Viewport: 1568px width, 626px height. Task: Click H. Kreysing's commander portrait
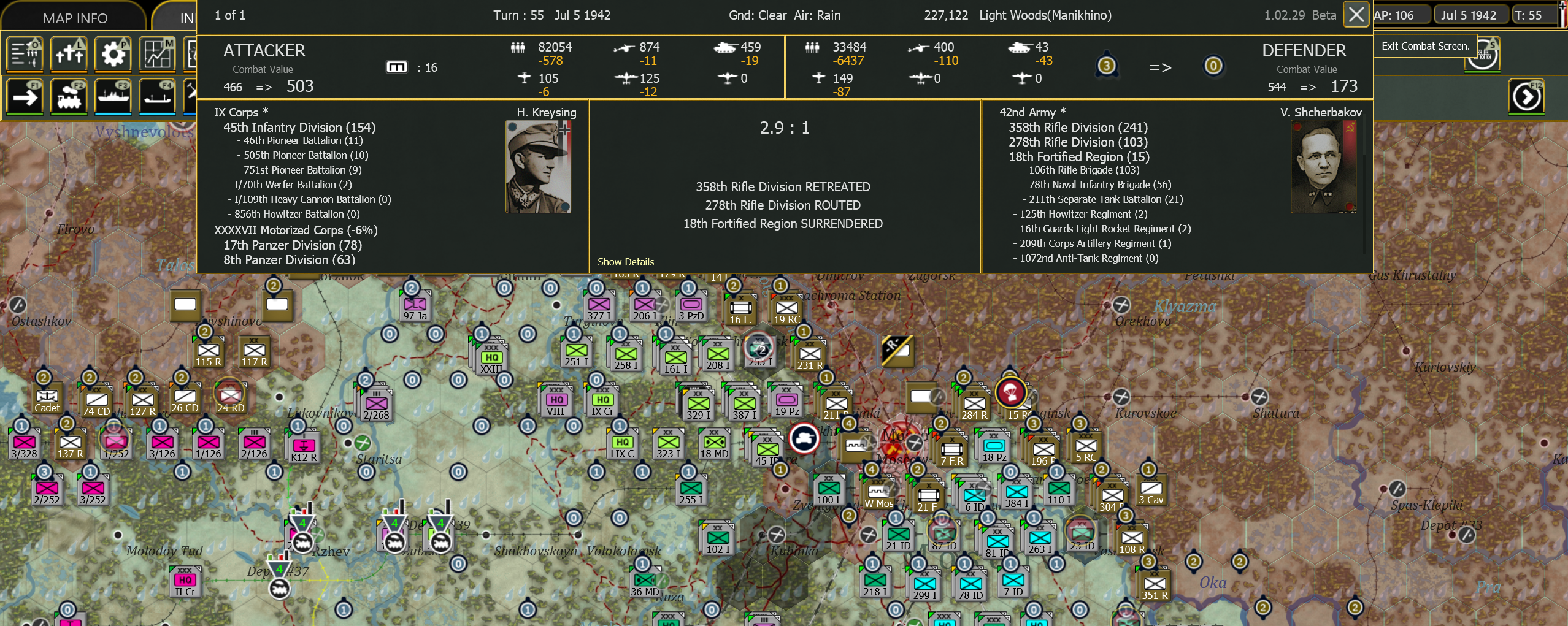539,166
